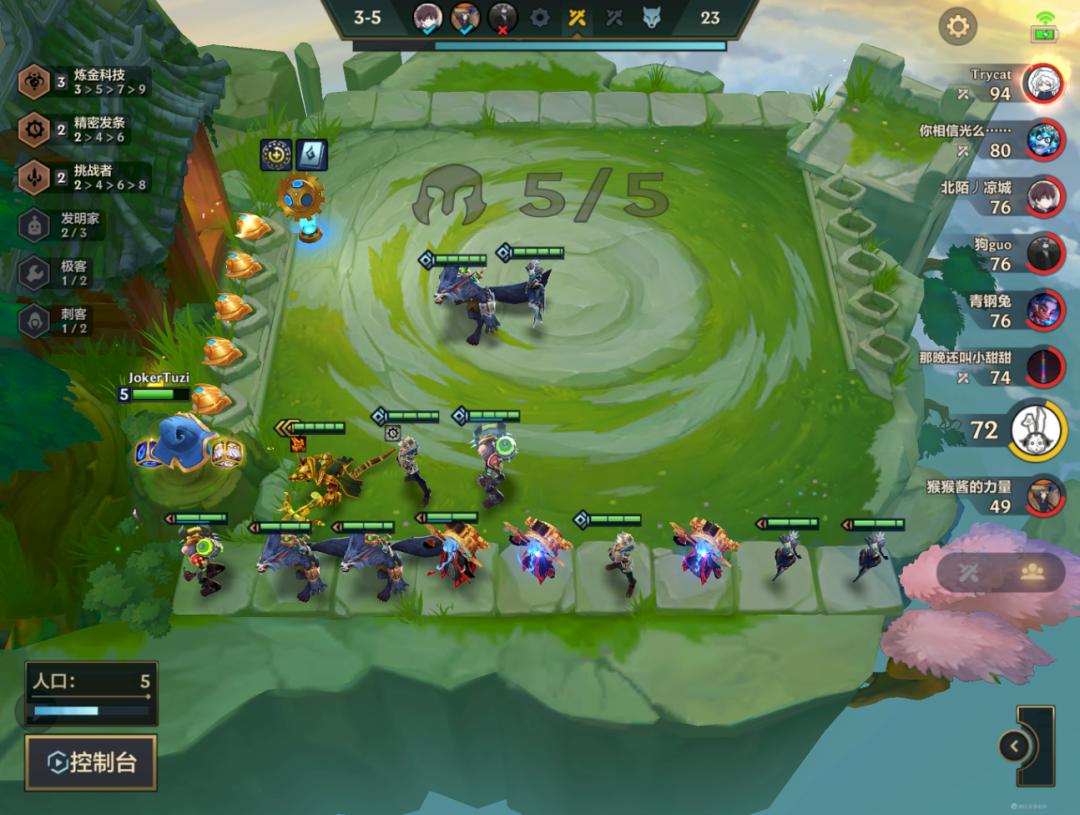
Task: Open the settings gear menu
Action: (x=957, y=26)
